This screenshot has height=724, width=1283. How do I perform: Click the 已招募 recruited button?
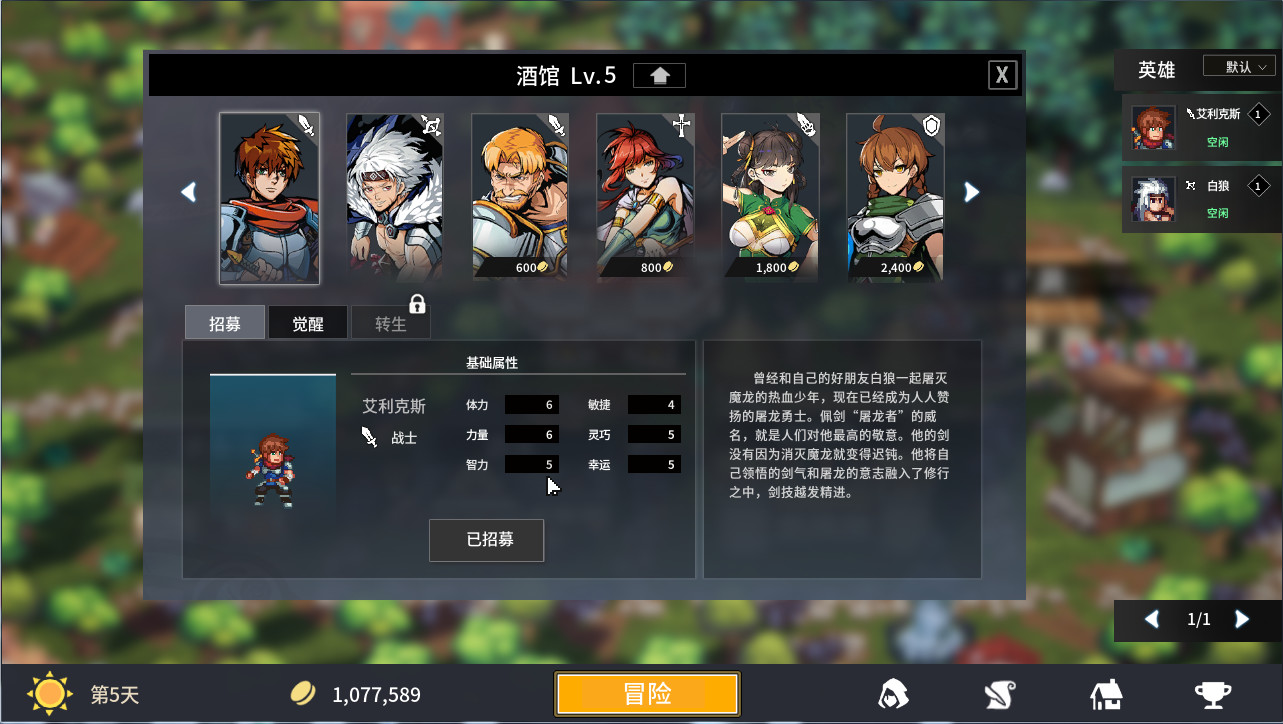pos(486,540)
